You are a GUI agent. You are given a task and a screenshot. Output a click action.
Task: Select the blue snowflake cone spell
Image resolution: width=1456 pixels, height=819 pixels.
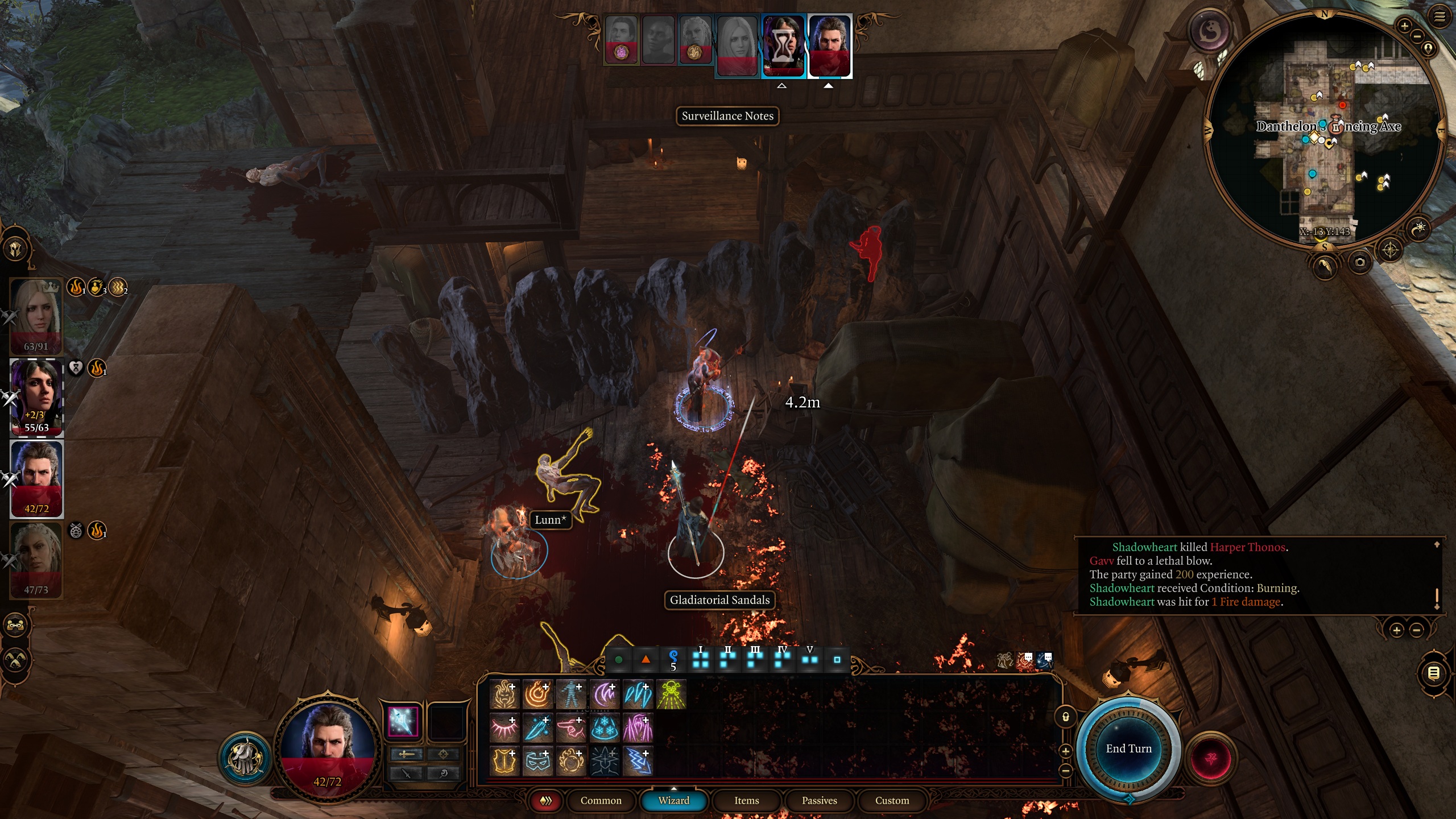tap(604, 729)
